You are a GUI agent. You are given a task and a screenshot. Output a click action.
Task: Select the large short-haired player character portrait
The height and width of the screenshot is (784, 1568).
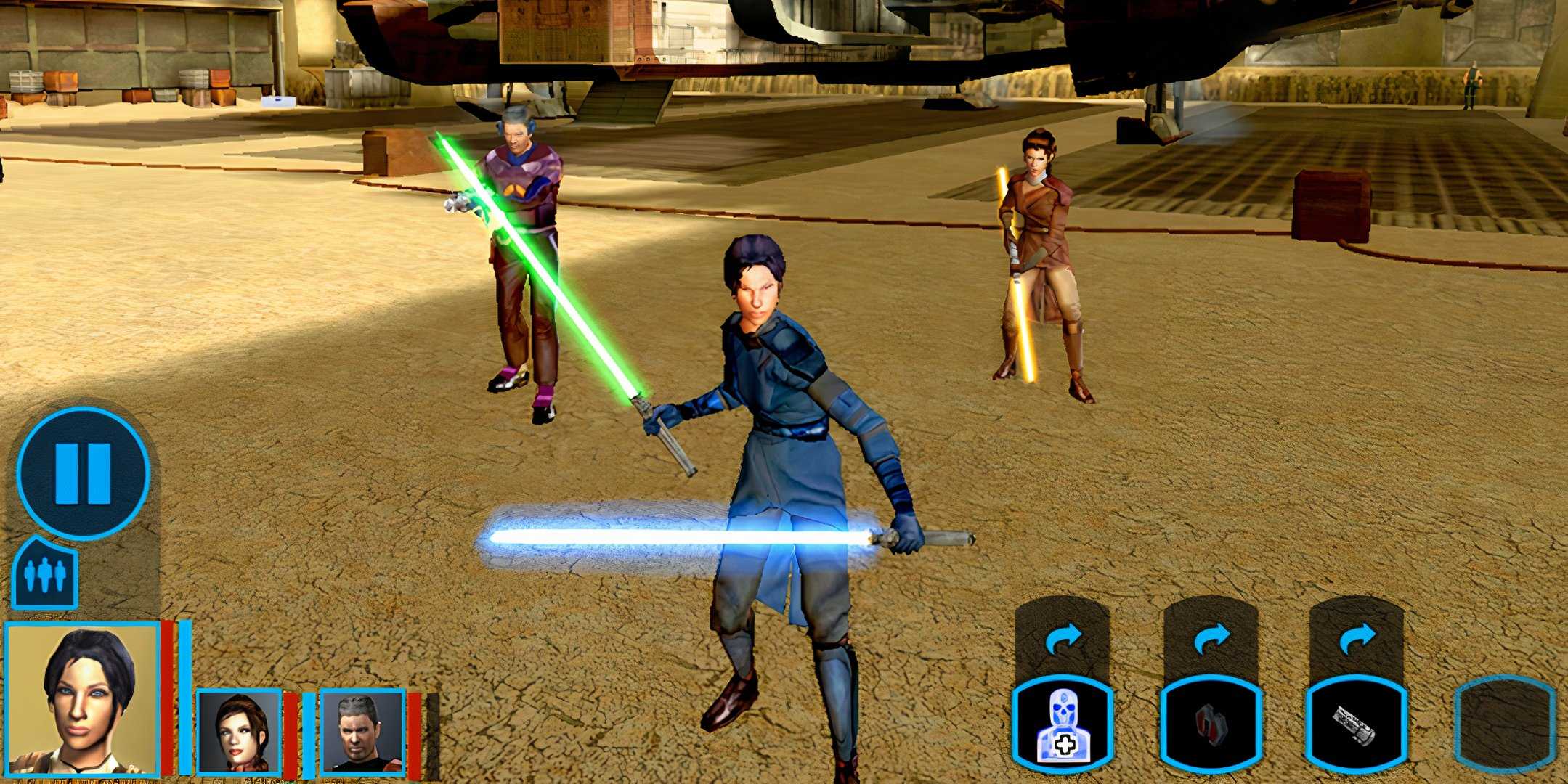[82, 699]
